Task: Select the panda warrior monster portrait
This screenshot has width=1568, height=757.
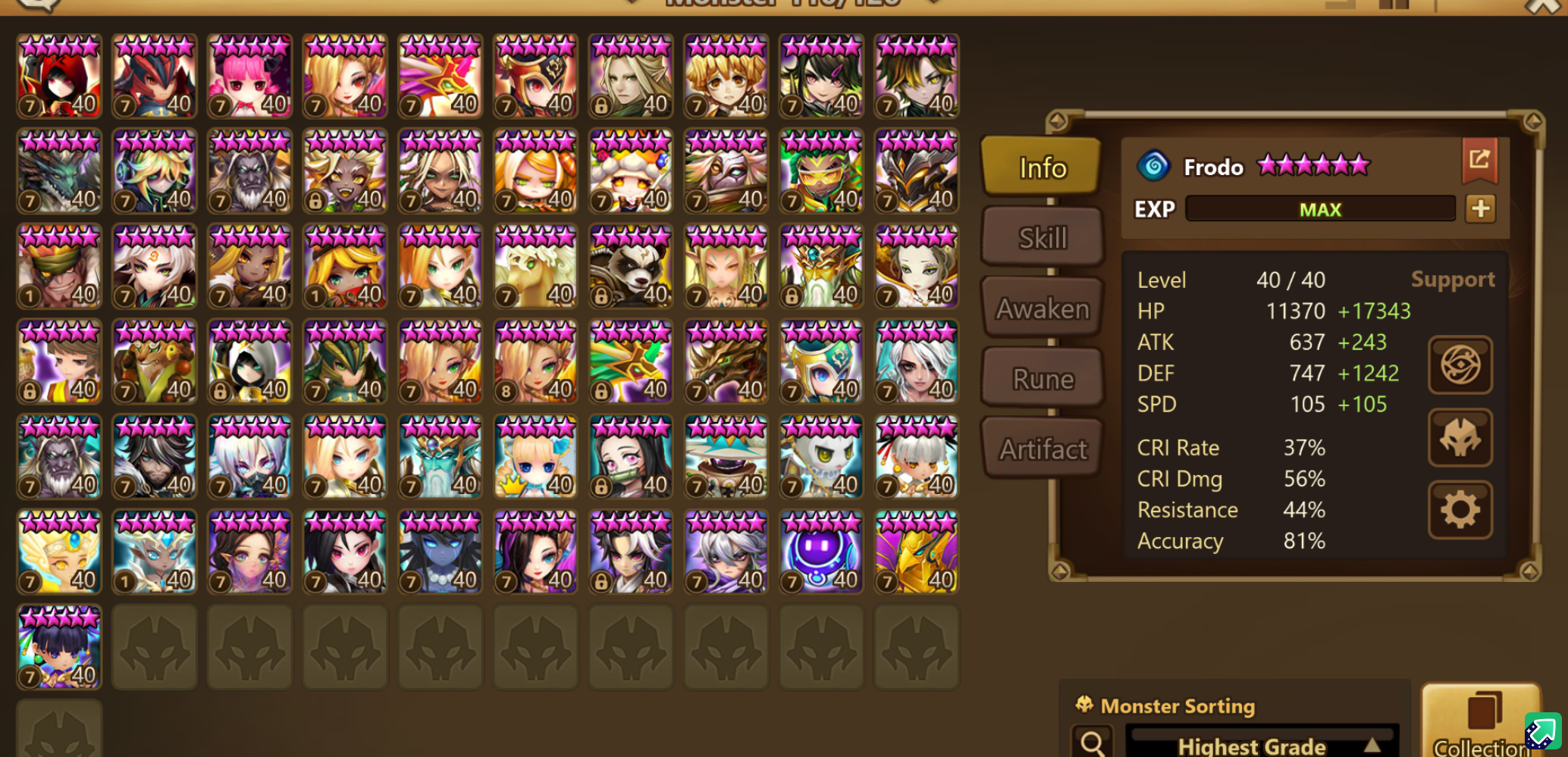Action: point(631,266)
